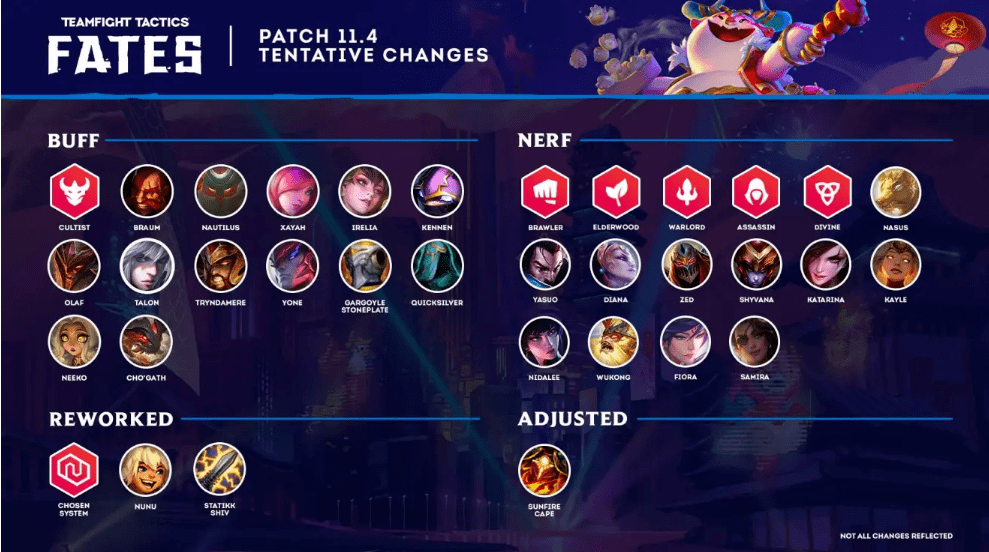Click the Yasuo champion icon
Image resolution: width=989 pixels, height=552 pixels.
[545, 265]
